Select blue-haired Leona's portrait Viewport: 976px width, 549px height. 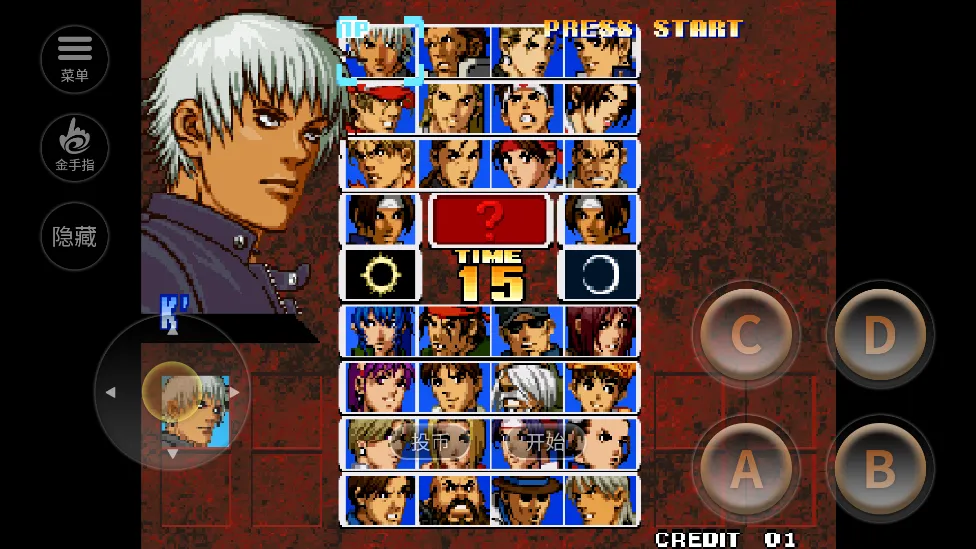[x=380, y=331]
